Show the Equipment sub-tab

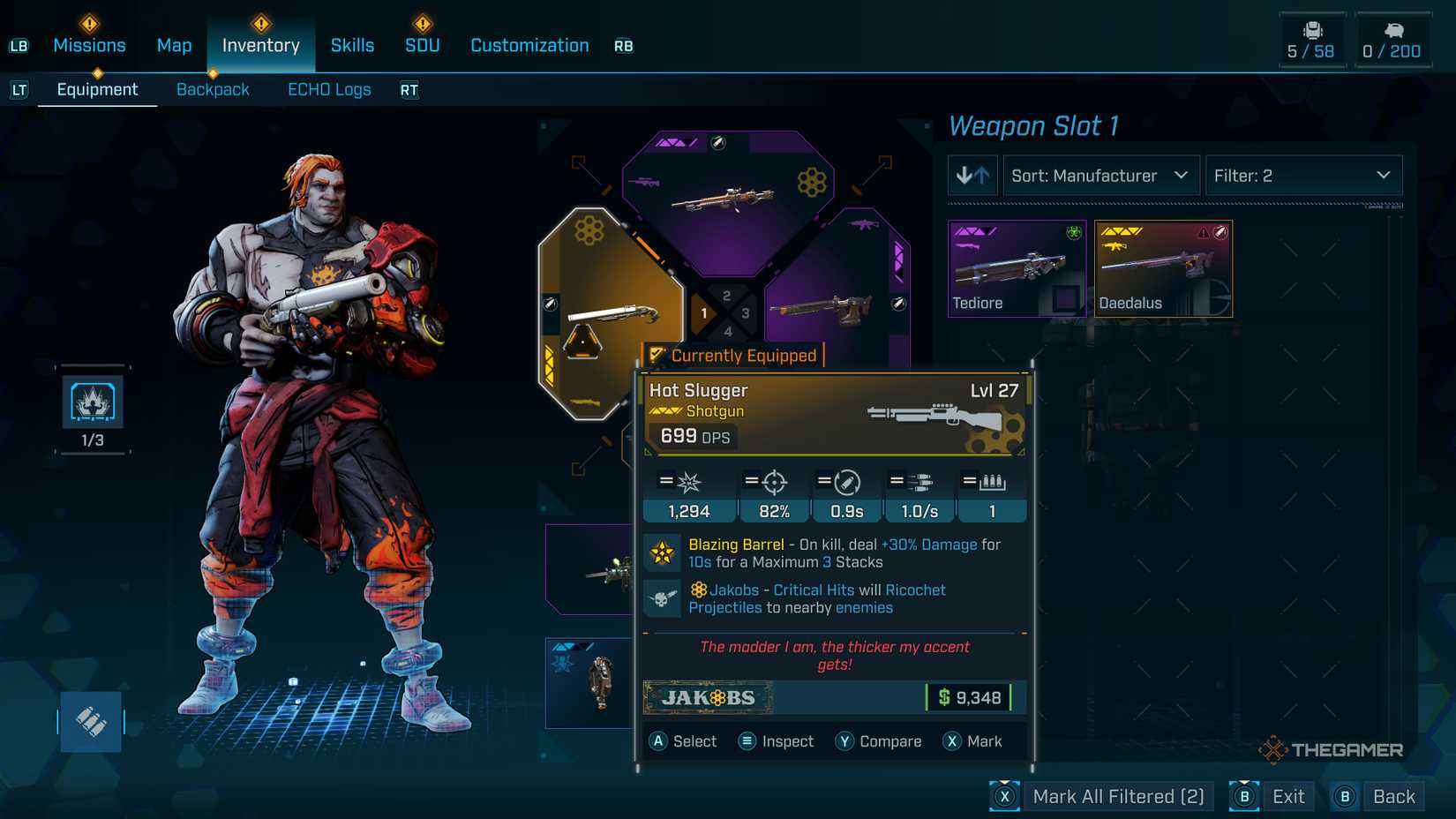click(97, 89)
